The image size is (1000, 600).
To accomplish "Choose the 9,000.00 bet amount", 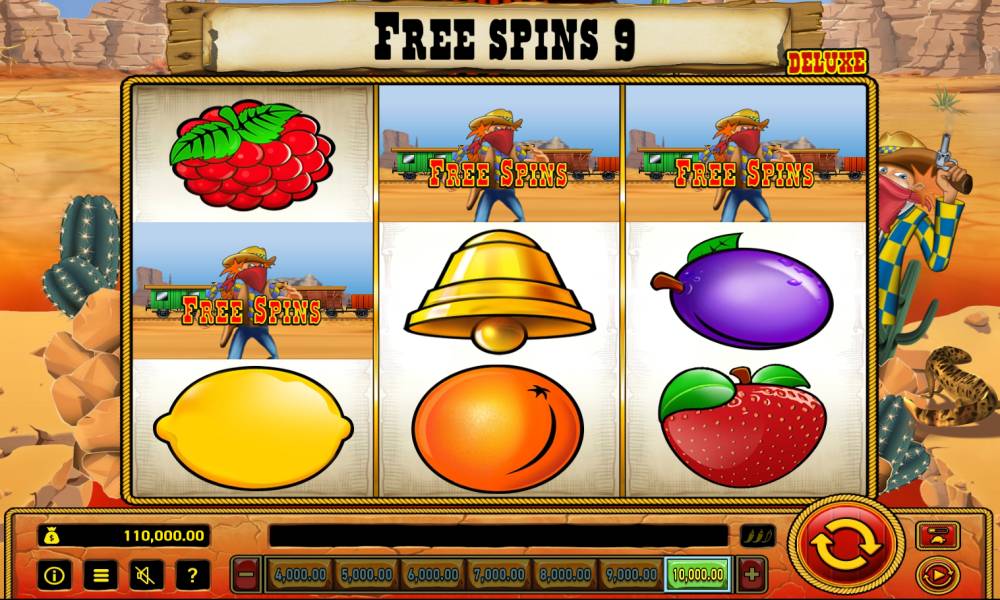I will coord(630,575).
